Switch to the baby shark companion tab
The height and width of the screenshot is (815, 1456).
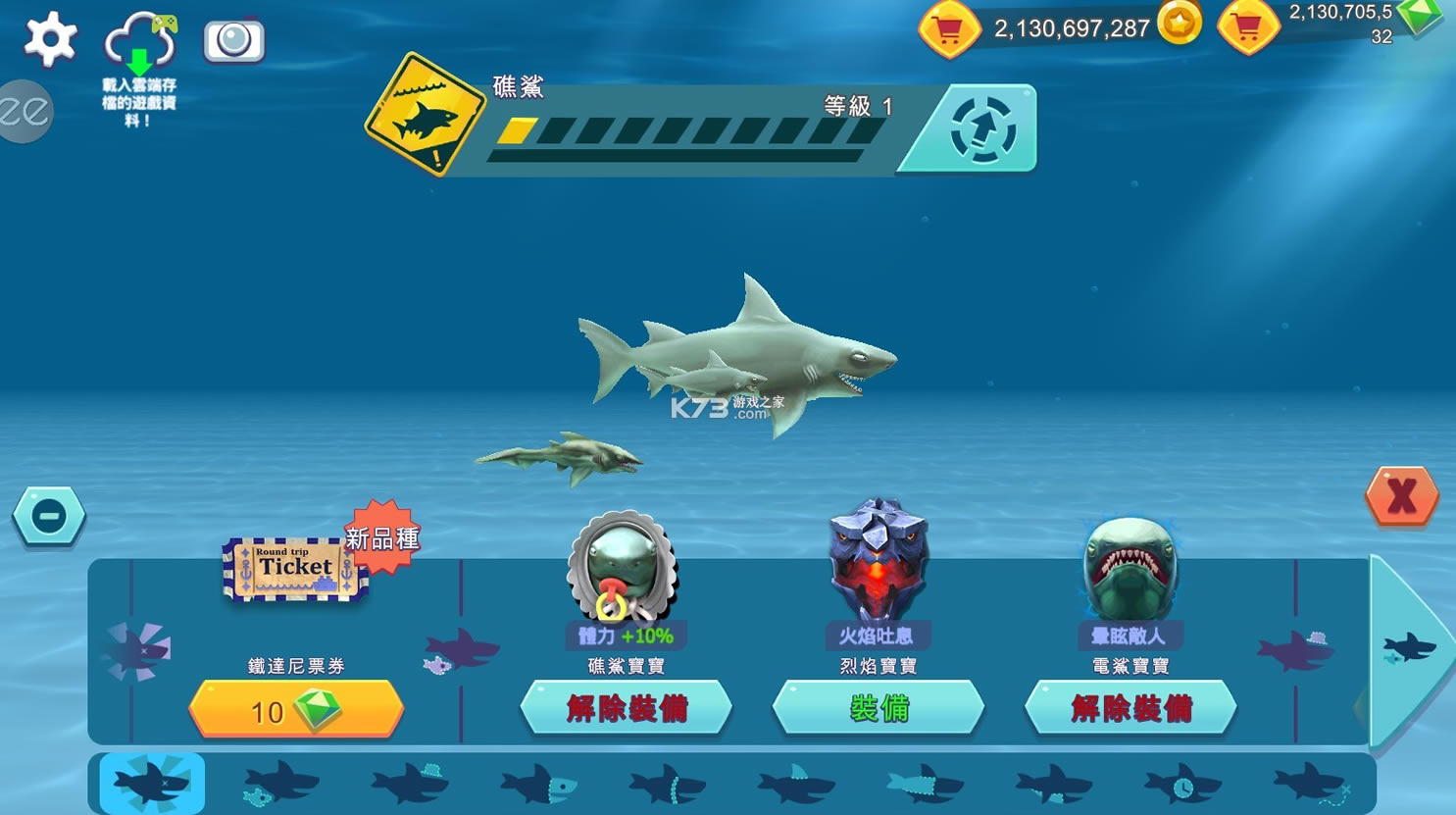(279, 785)
